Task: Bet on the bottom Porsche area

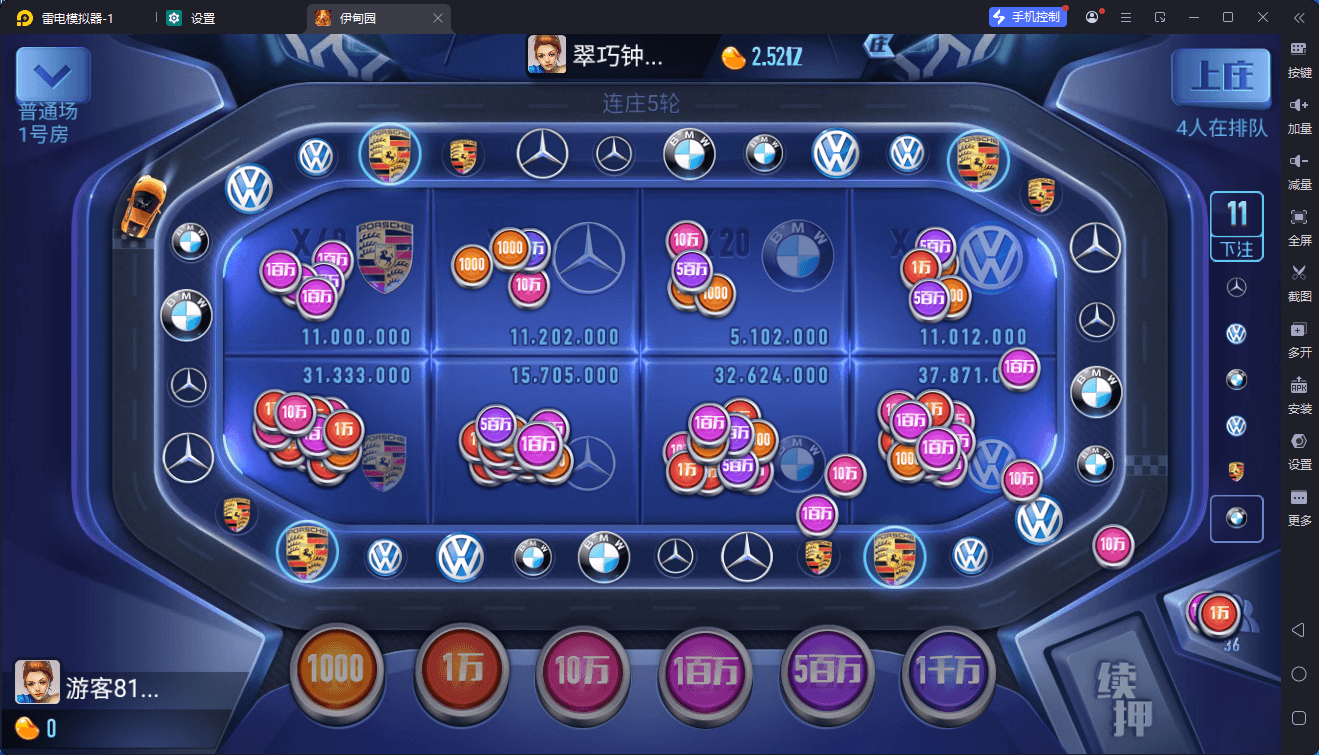Action: point(328,440)
